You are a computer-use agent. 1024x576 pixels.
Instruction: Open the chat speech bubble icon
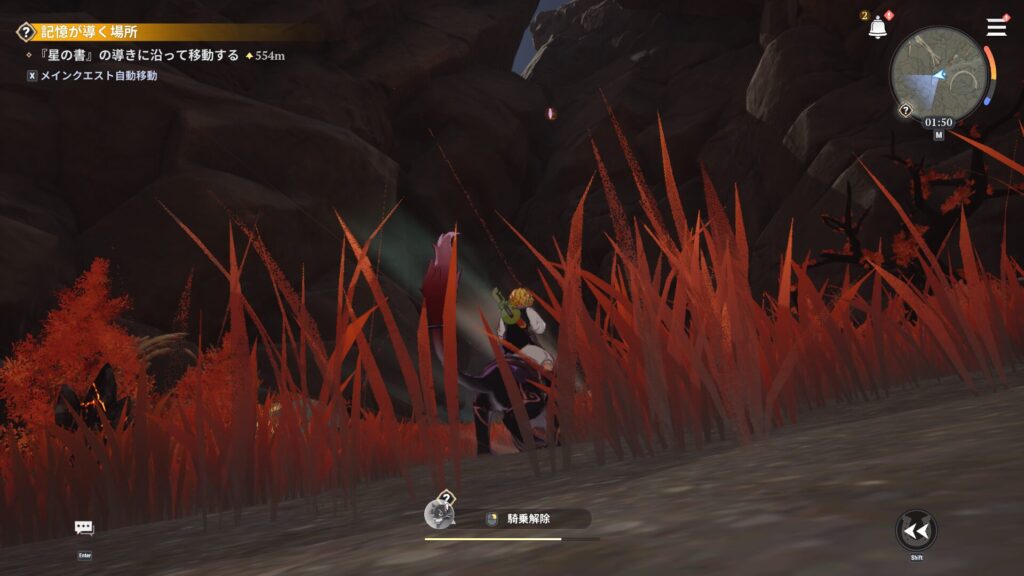click(x=84, y=528)
